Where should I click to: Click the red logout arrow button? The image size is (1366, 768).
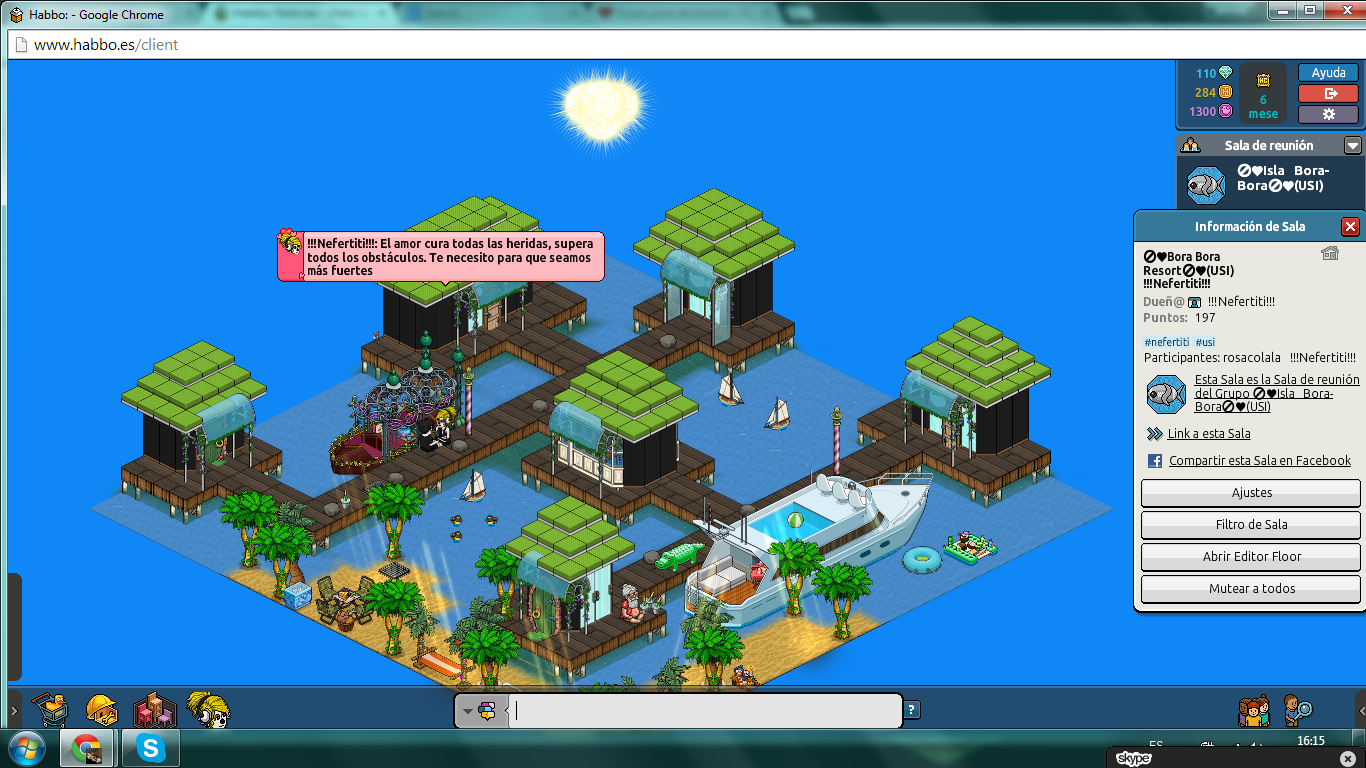point(1328,93)
